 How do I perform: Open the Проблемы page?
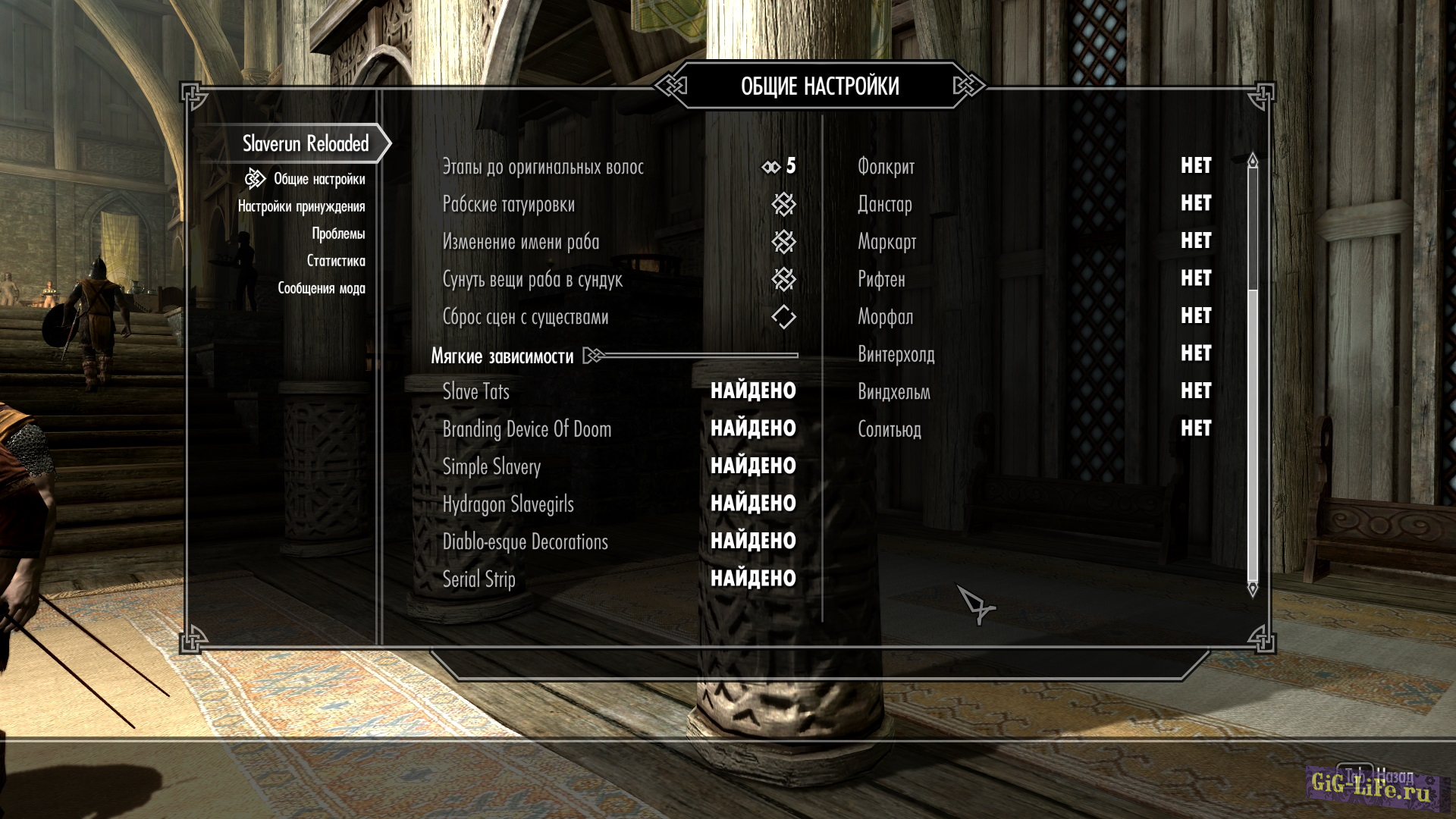tap(338, 234)
